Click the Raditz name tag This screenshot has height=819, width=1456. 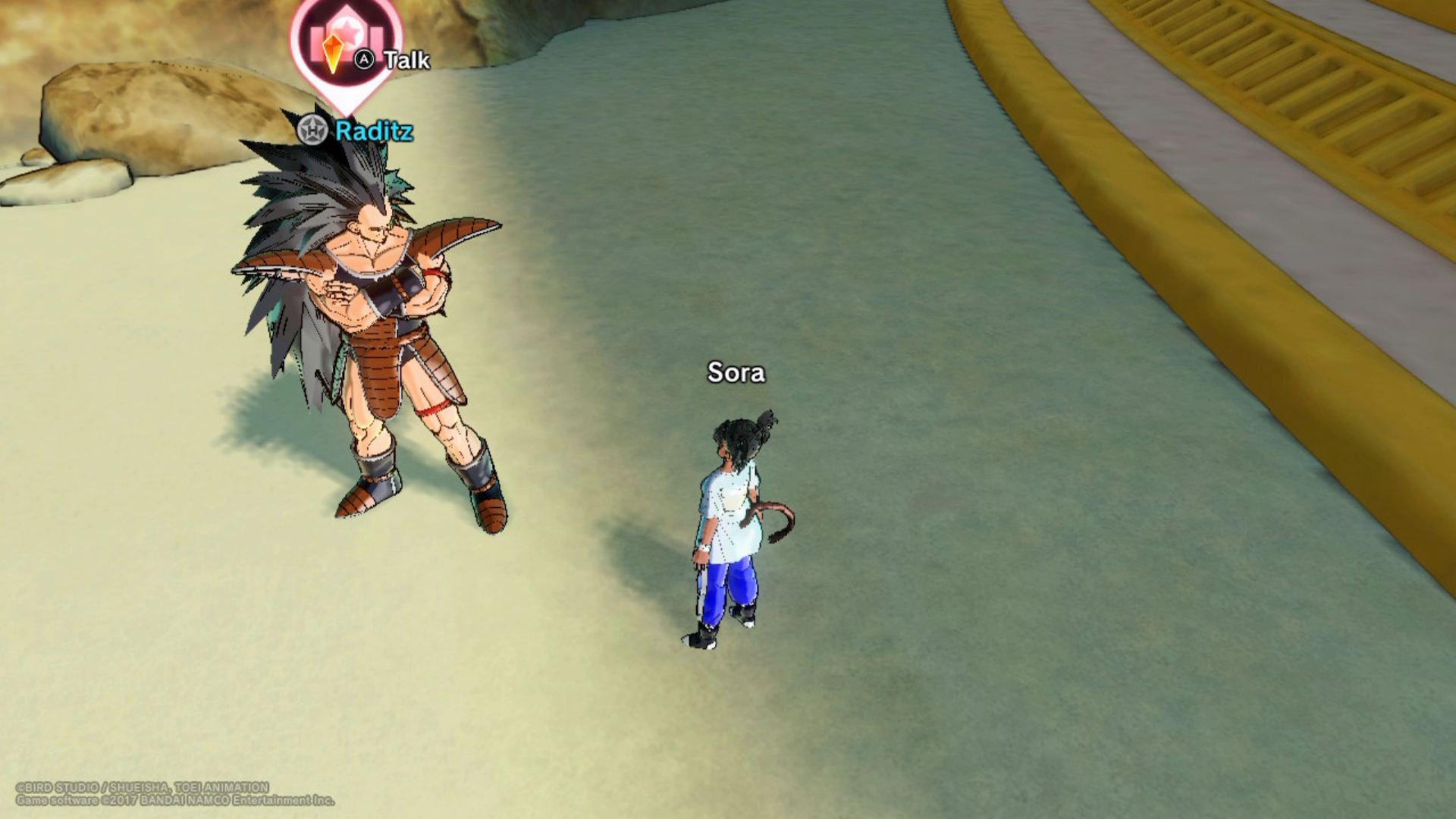click(373, 131)
